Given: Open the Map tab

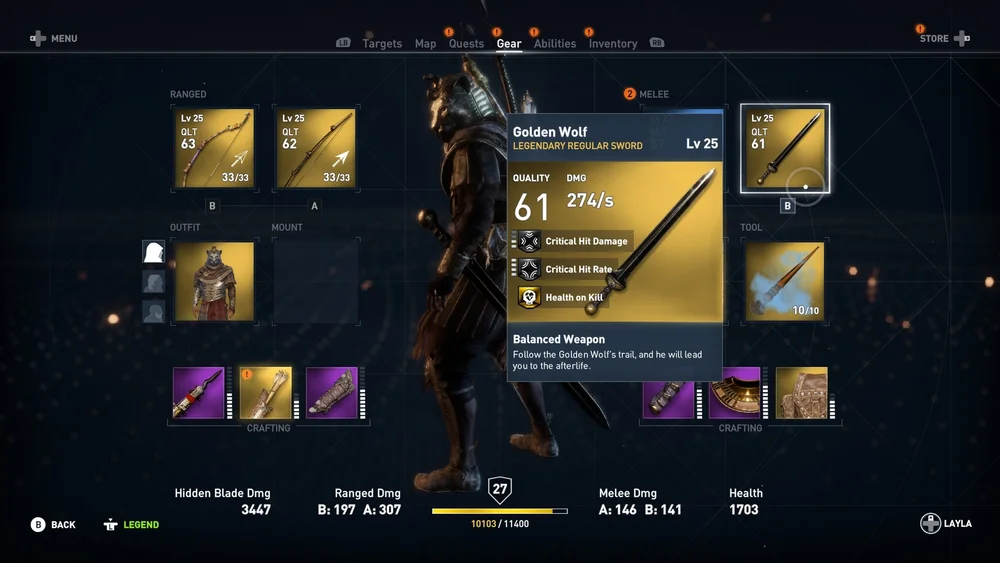Looking at the screenshot, I should 425,44.
